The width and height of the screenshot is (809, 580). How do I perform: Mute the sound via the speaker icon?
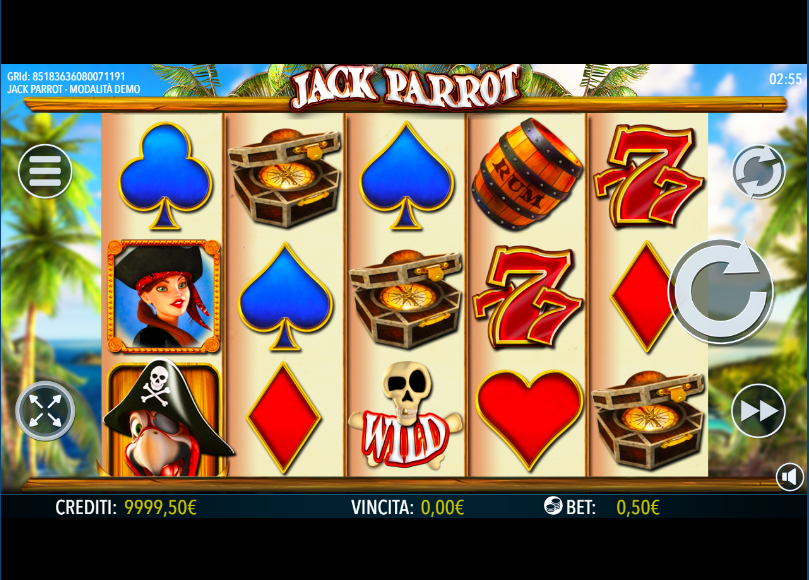tap(790, 477)
